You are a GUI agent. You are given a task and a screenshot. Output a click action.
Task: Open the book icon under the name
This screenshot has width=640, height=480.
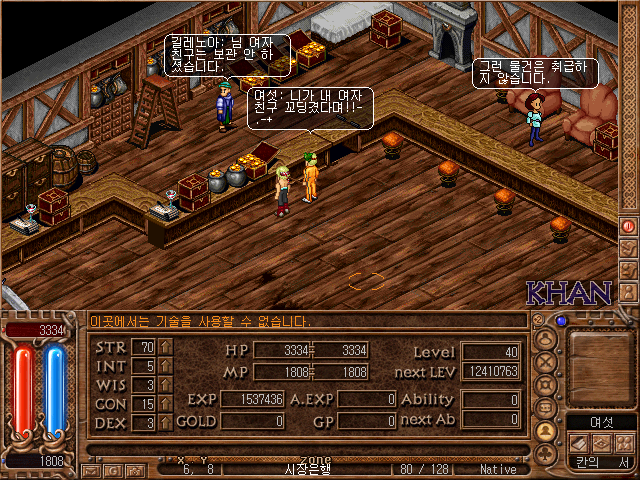tap(578, 442)
